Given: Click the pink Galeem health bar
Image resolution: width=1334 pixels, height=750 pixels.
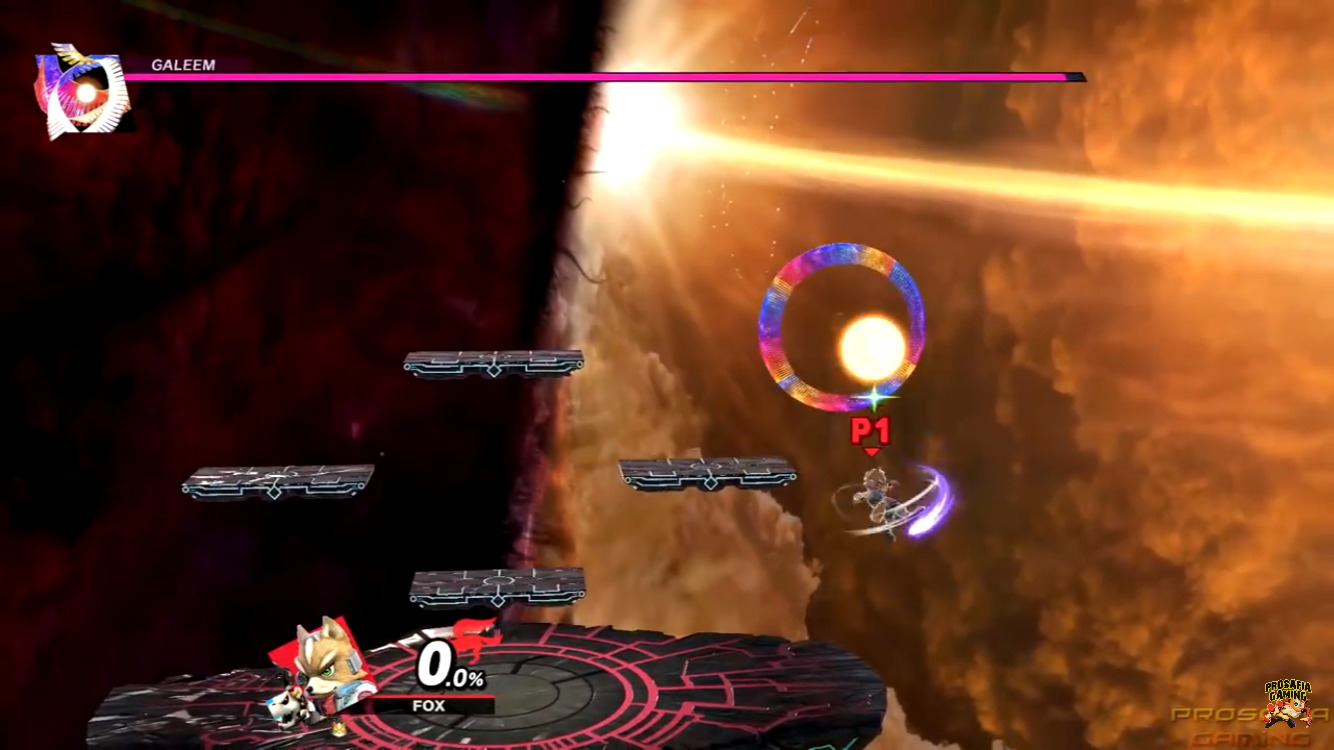Looking at the screenshot, I should pyautogui.click(x=600, y=76).
